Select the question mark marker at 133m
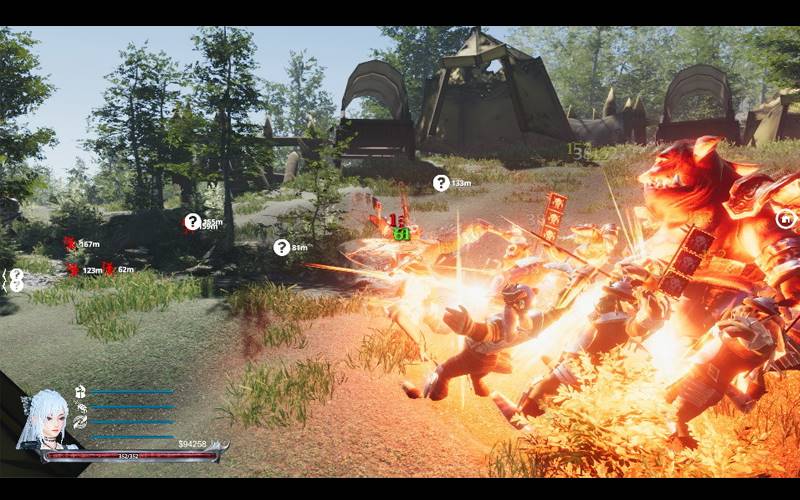 (x=441, y=183)
